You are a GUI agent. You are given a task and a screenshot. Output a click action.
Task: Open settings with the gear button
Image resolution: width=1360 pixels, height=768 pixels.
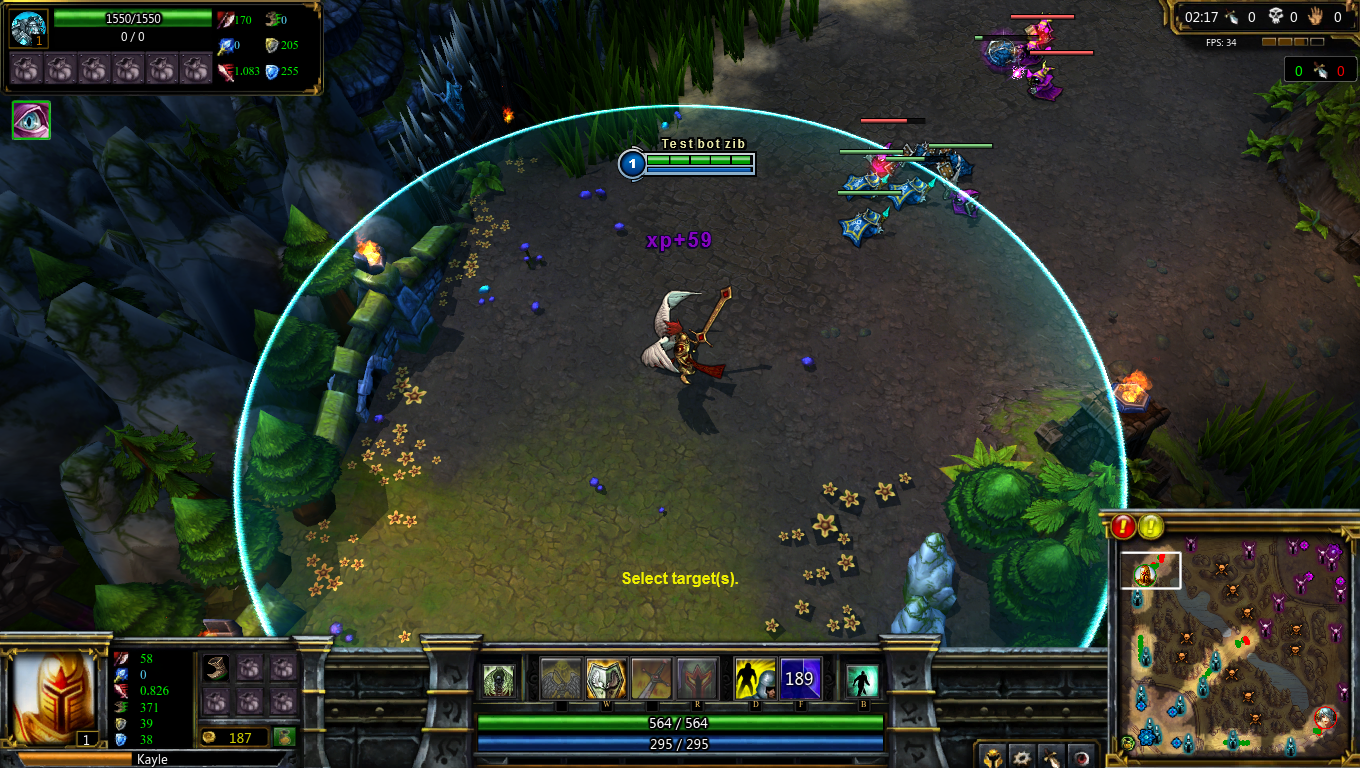click(1022, 757)
